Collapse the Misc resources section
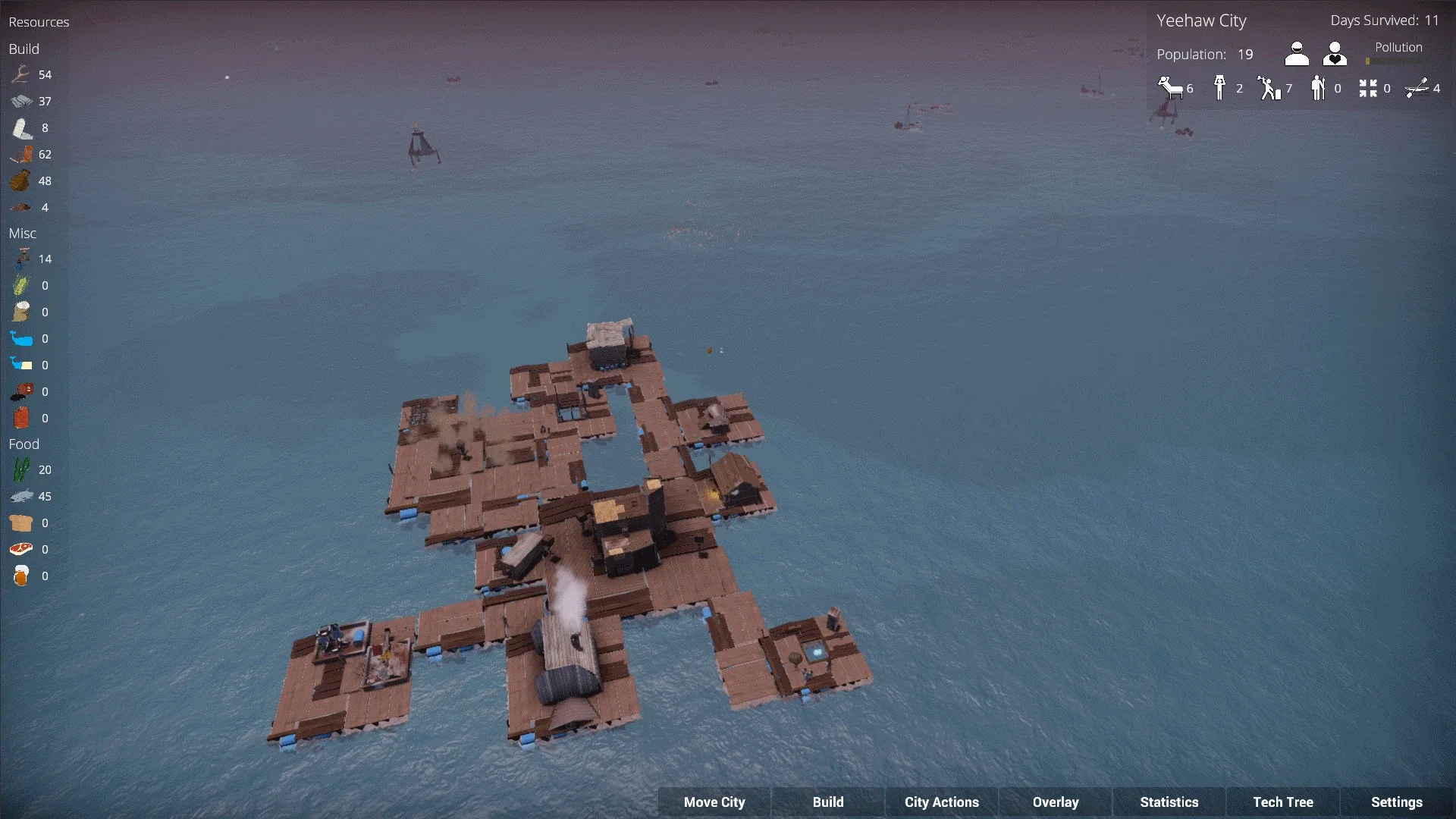 22,234
